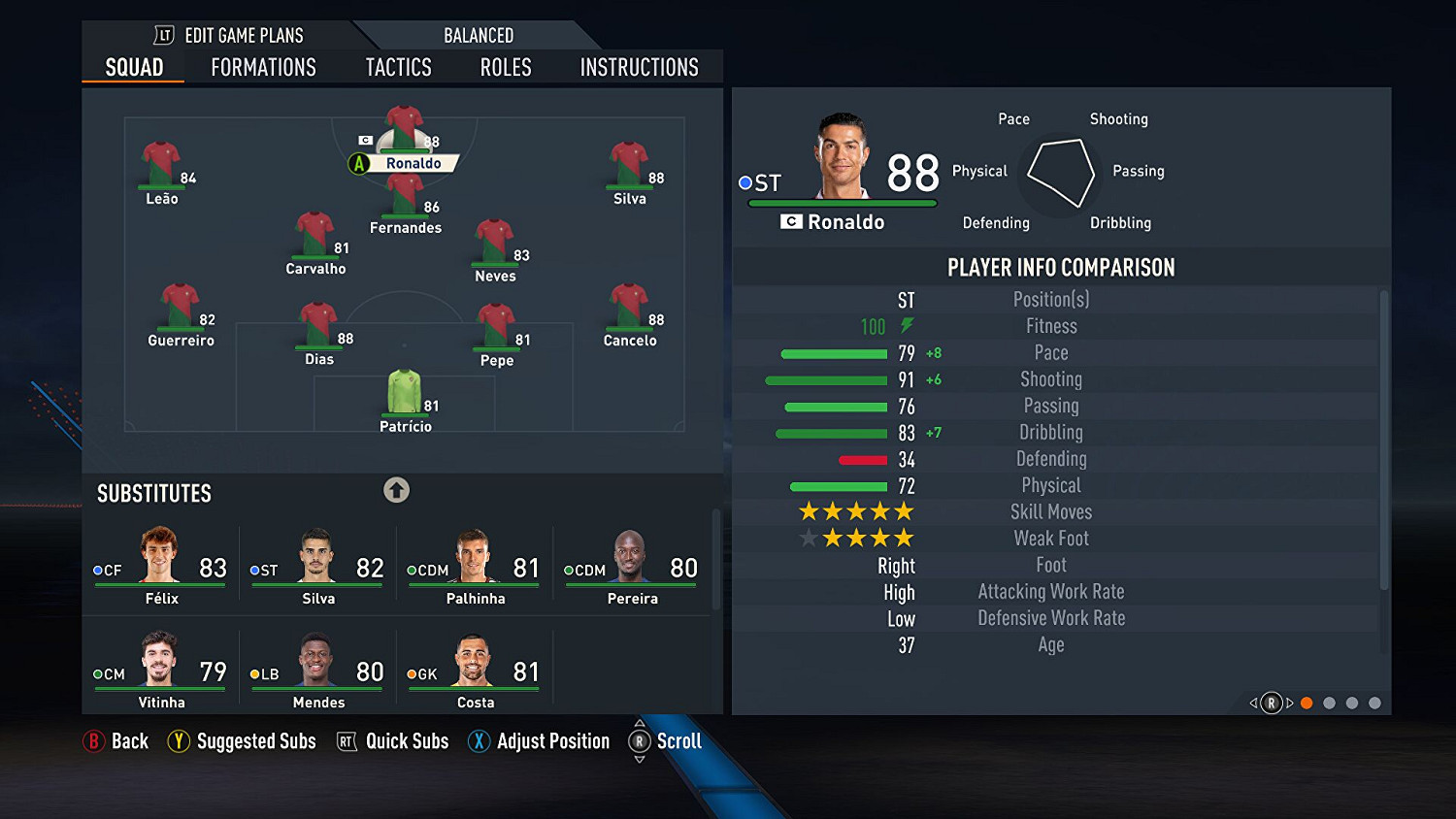Click the red B button icon next to Back
Screen dimensions: 1456x819
click(94, 740)
